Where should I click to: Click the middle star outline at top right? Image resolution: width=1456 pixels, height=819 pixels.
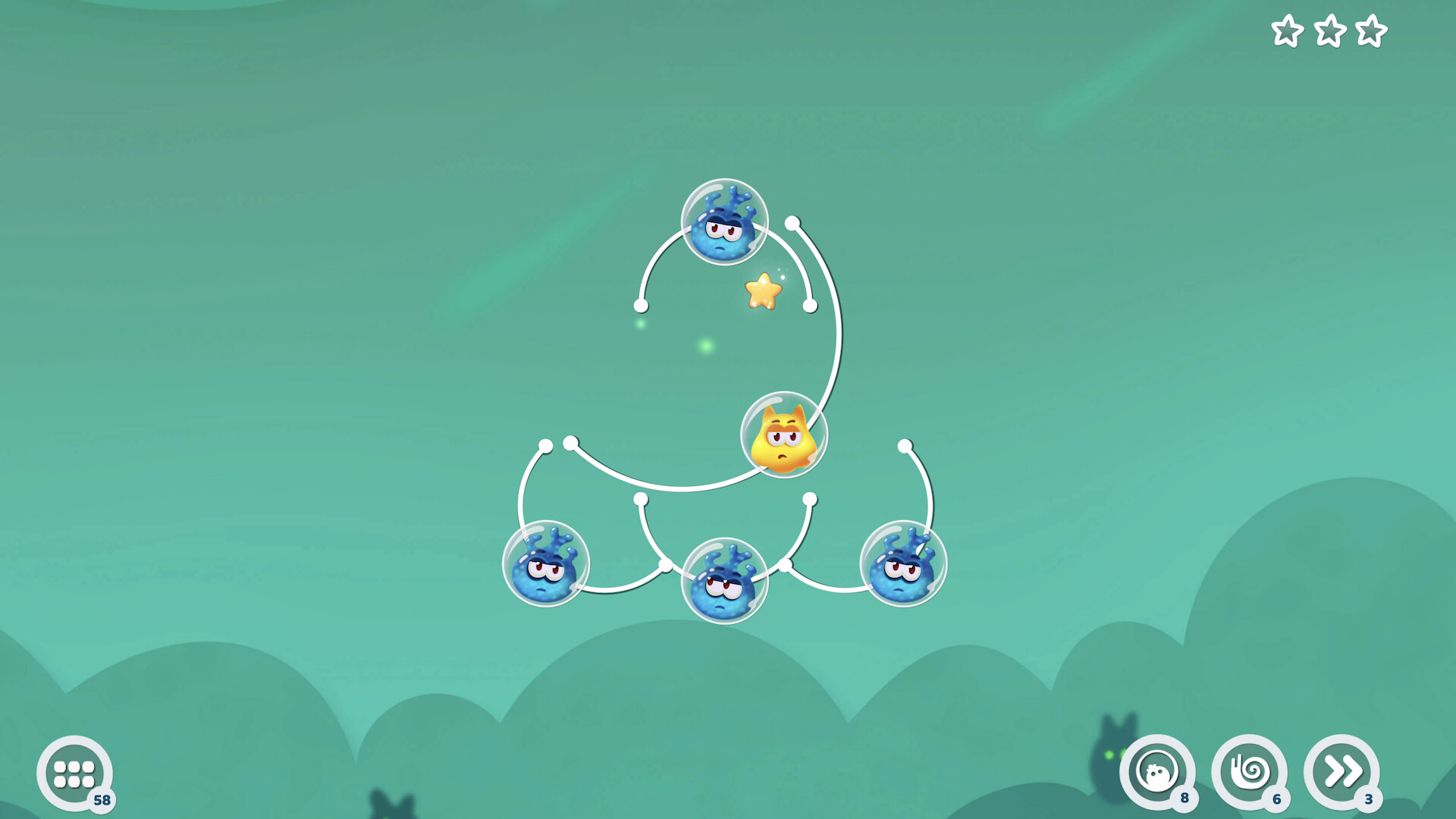(1329, 32)
